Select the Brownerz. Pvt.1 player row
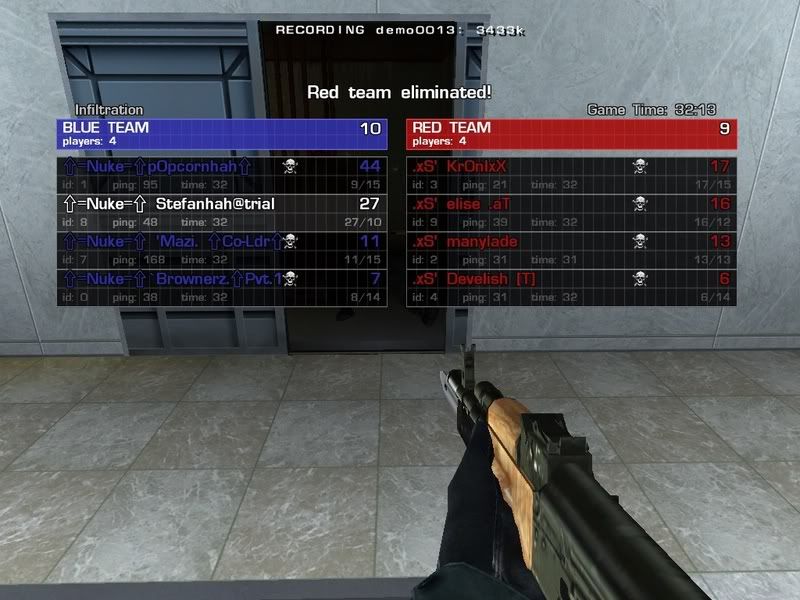Image resolution: width=800 pixels, height=600 pixels. coord(222,286)
